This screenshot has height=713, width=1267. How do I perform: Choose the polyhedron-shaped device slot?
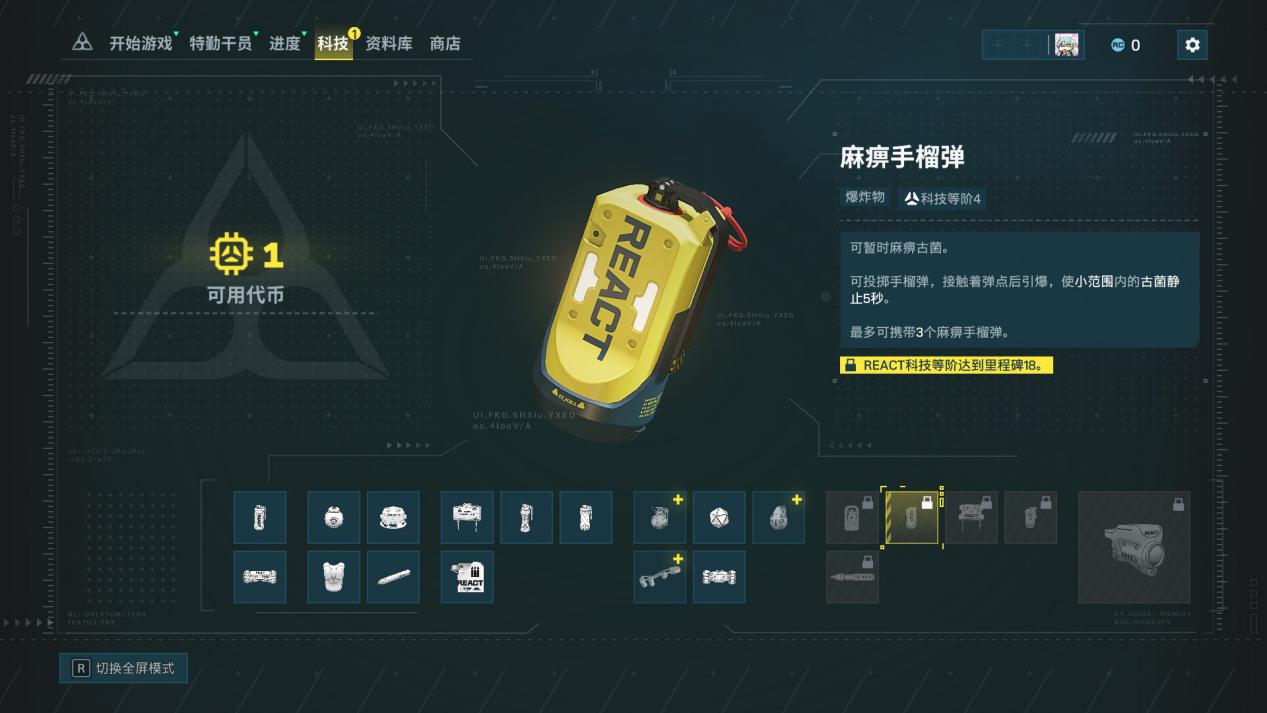(x=719, y=518)
